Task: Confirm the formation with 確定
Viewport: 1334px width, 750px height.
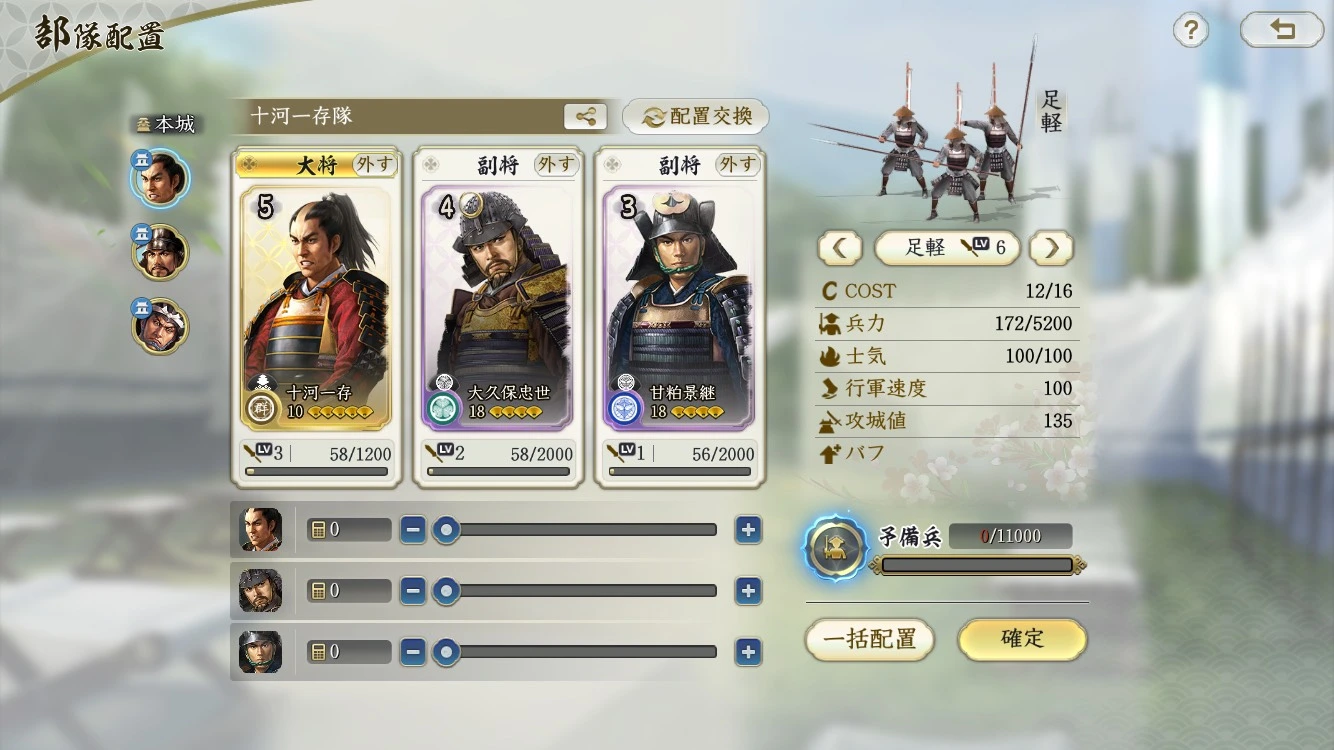Action: (x=1022, y=639)
